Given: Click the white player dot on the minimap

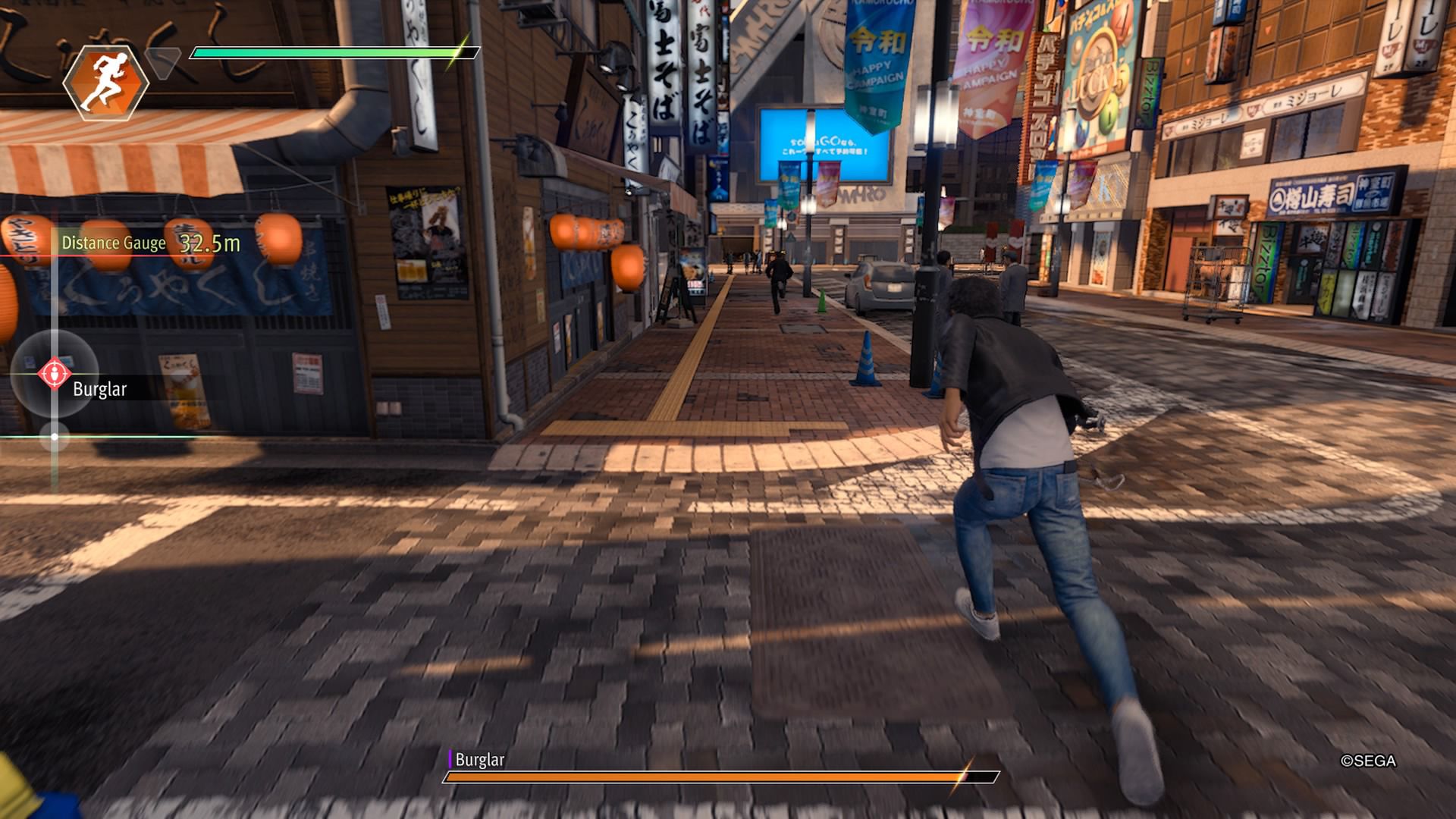Looking at the screenshot, I should [x=55, y=436].
